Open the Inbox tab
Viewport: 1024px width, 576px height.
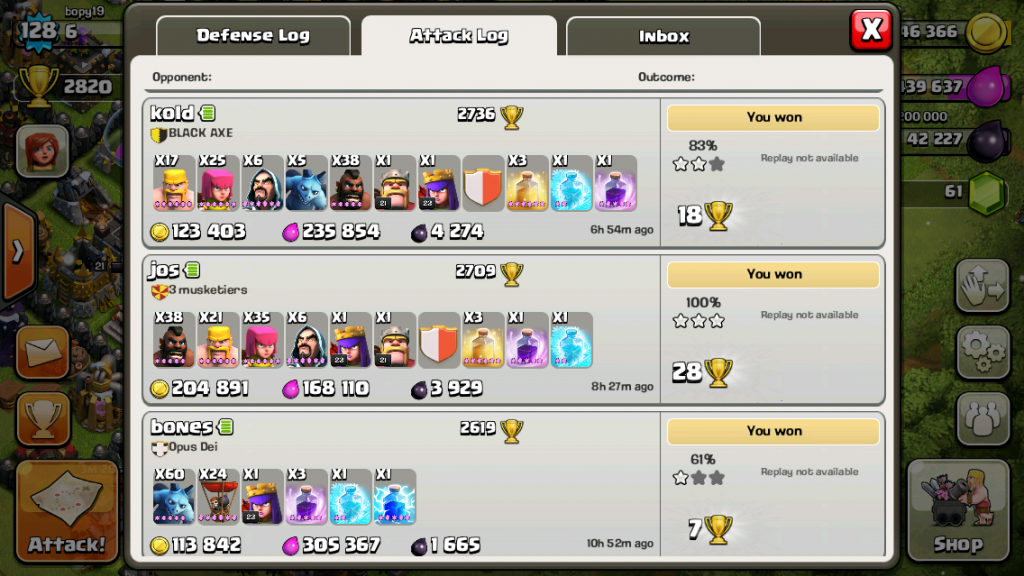point(664,36)
